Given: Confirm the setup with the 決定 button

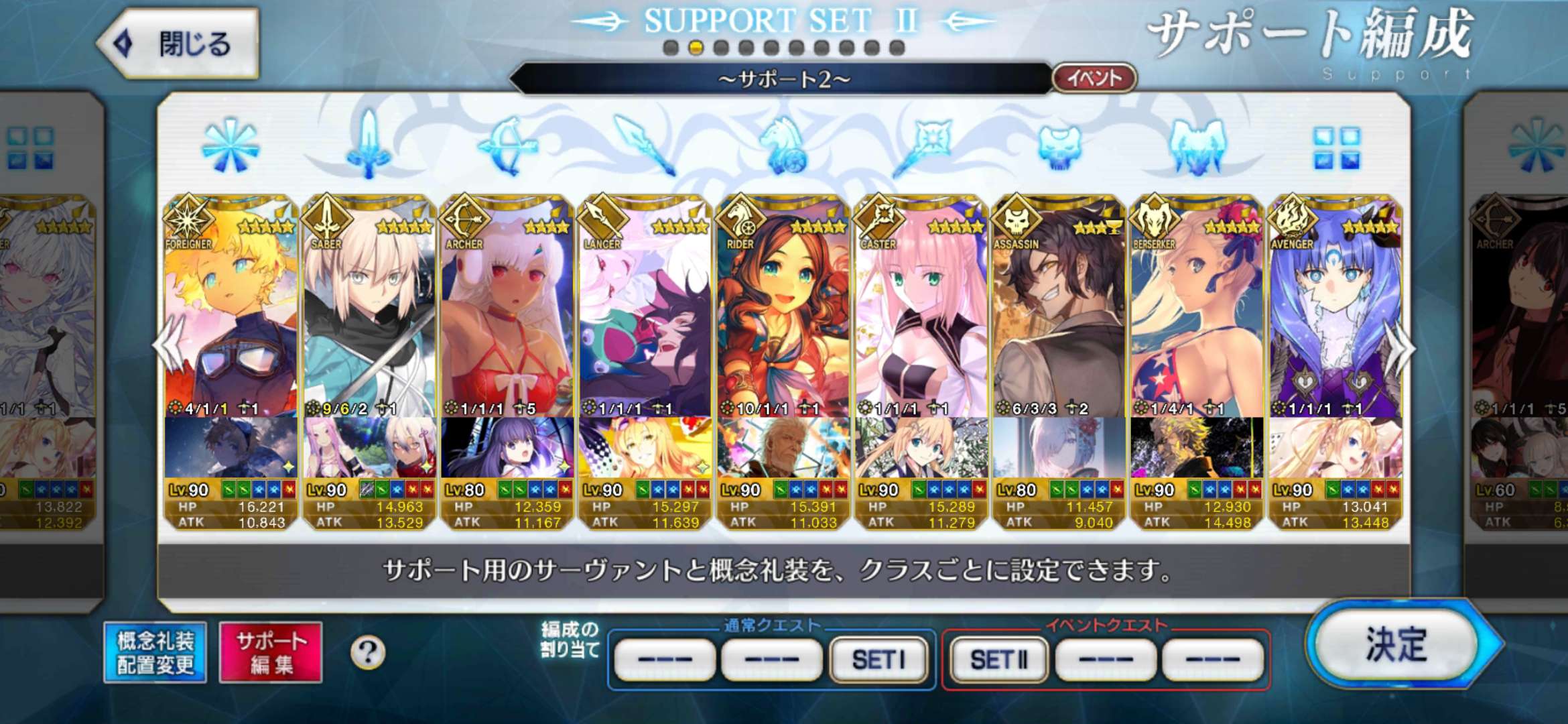Looking at the screenshot, I should (1398, 645).
